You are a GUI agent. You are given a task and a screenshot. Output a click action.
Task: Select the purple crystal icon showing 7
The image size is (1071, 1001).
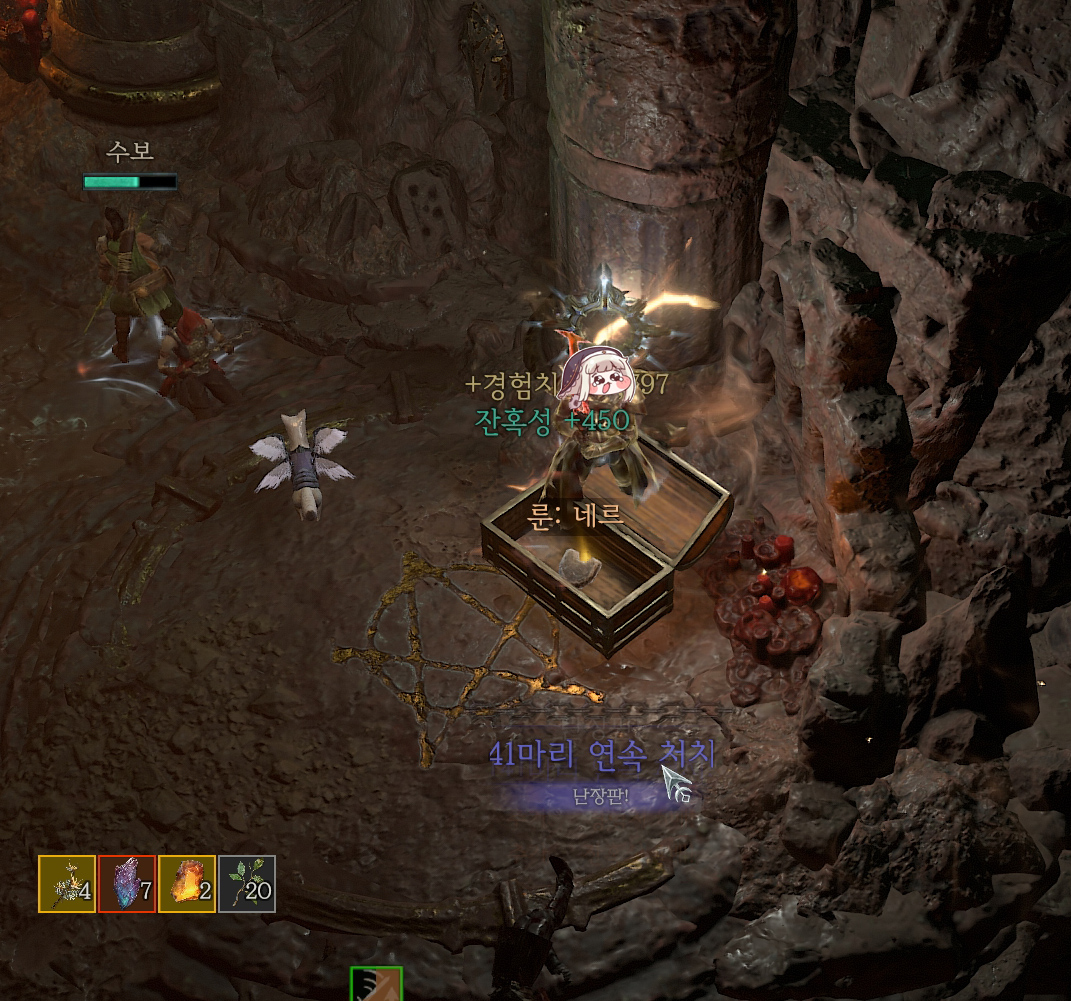pos(127,884)
